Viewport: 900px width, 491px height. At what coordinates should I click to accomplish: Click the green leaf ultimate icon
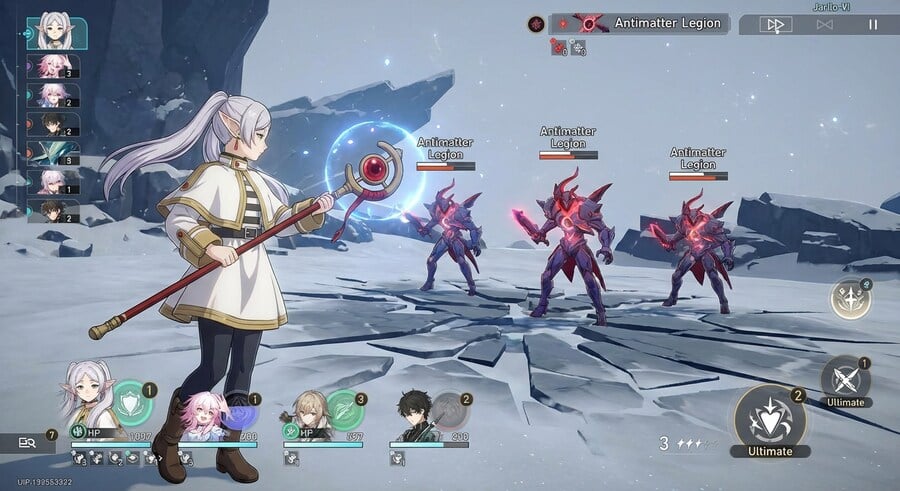(x=344, y=409)
